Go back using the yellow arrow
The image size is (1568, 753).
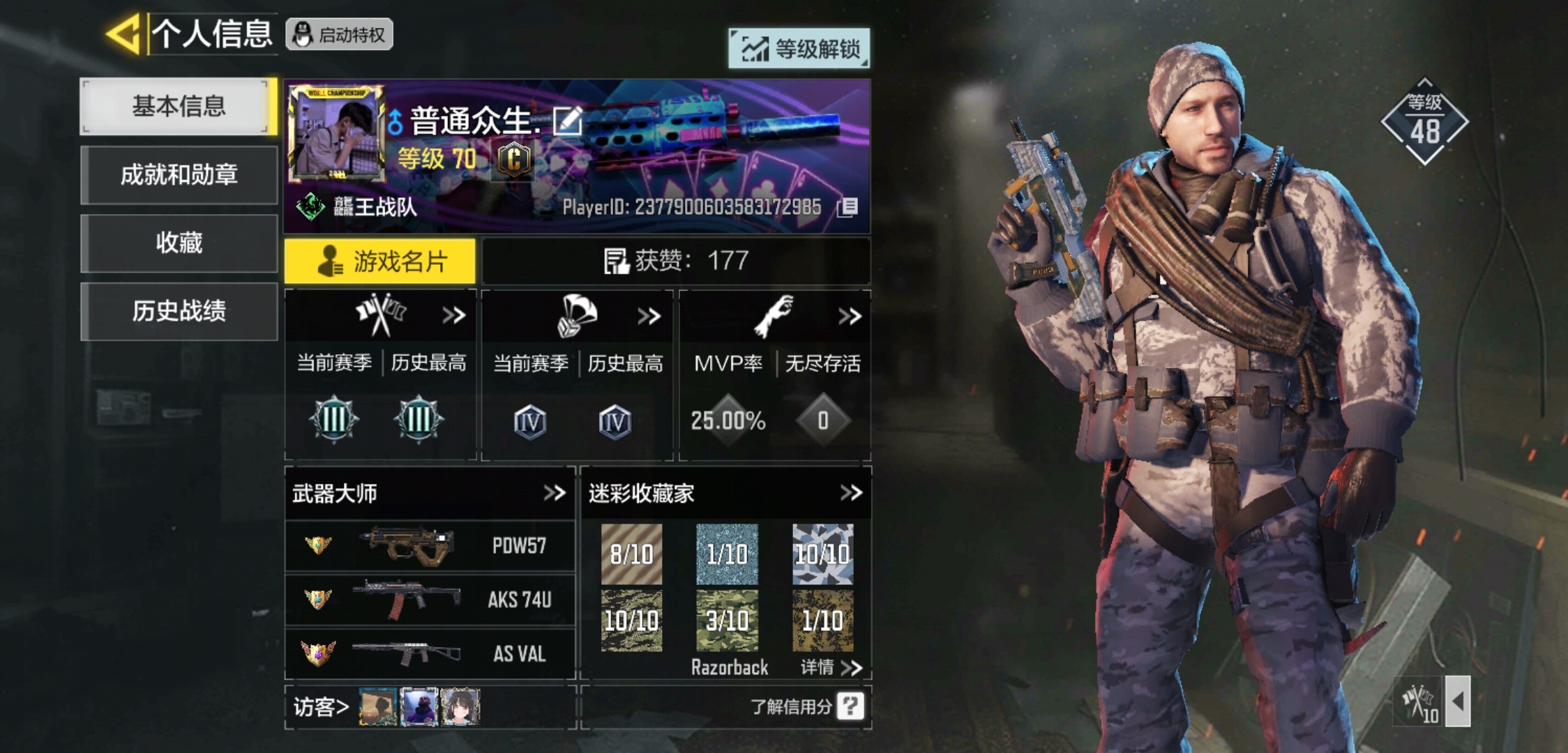tap(124, 33)
